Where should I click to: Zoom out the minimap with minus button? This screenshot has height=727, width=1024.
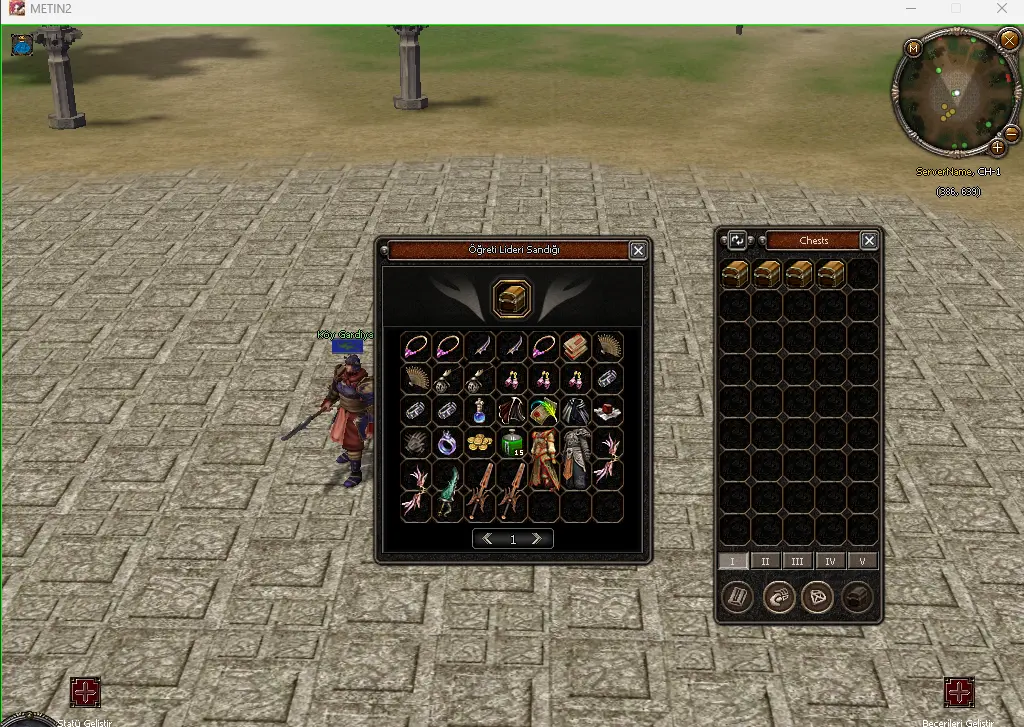[x=1011, y=133]
